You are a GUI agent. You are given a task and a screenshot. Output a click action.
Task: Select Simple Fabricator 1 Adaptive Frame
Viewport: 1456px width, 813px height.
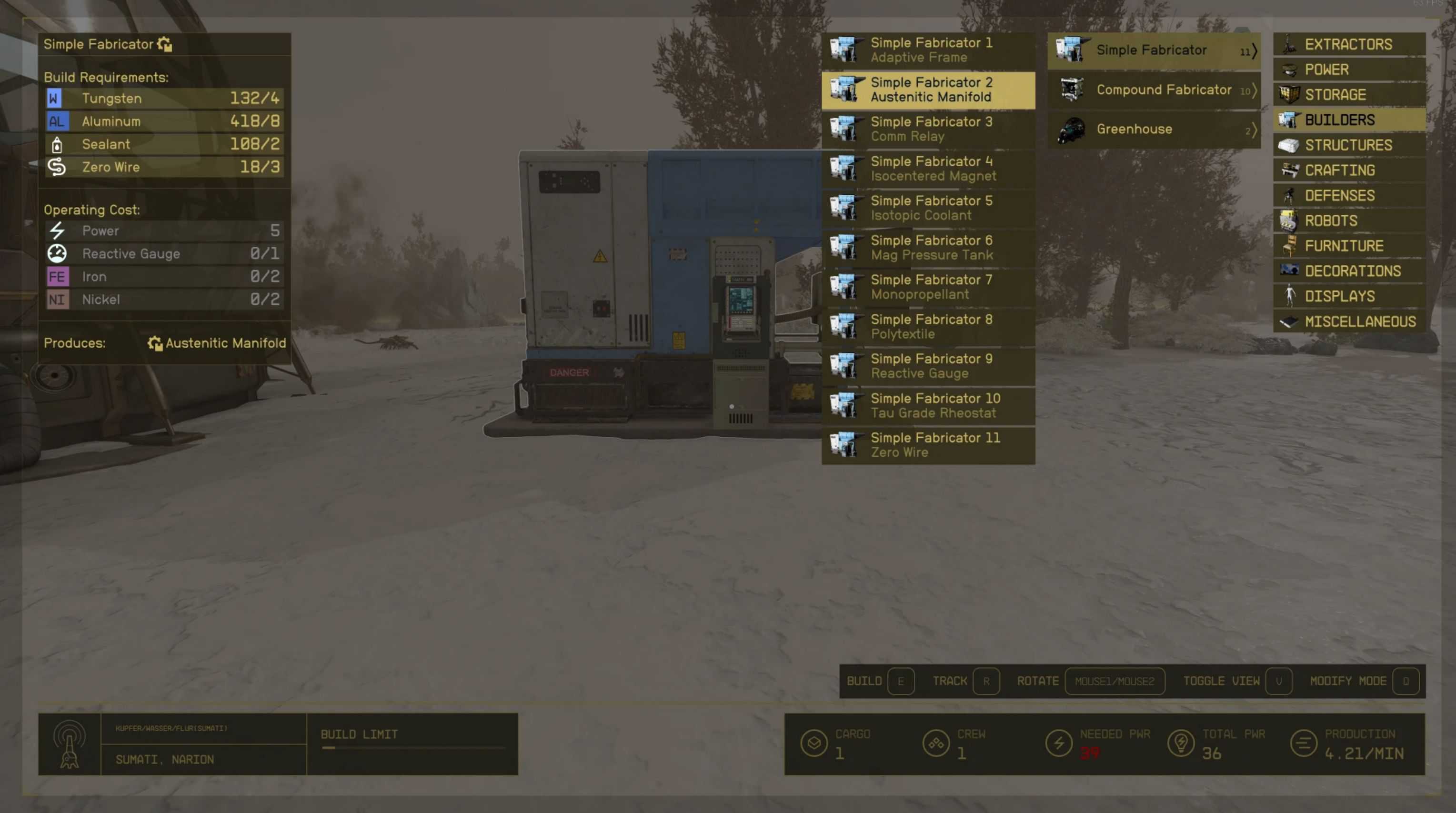point(928,50)
